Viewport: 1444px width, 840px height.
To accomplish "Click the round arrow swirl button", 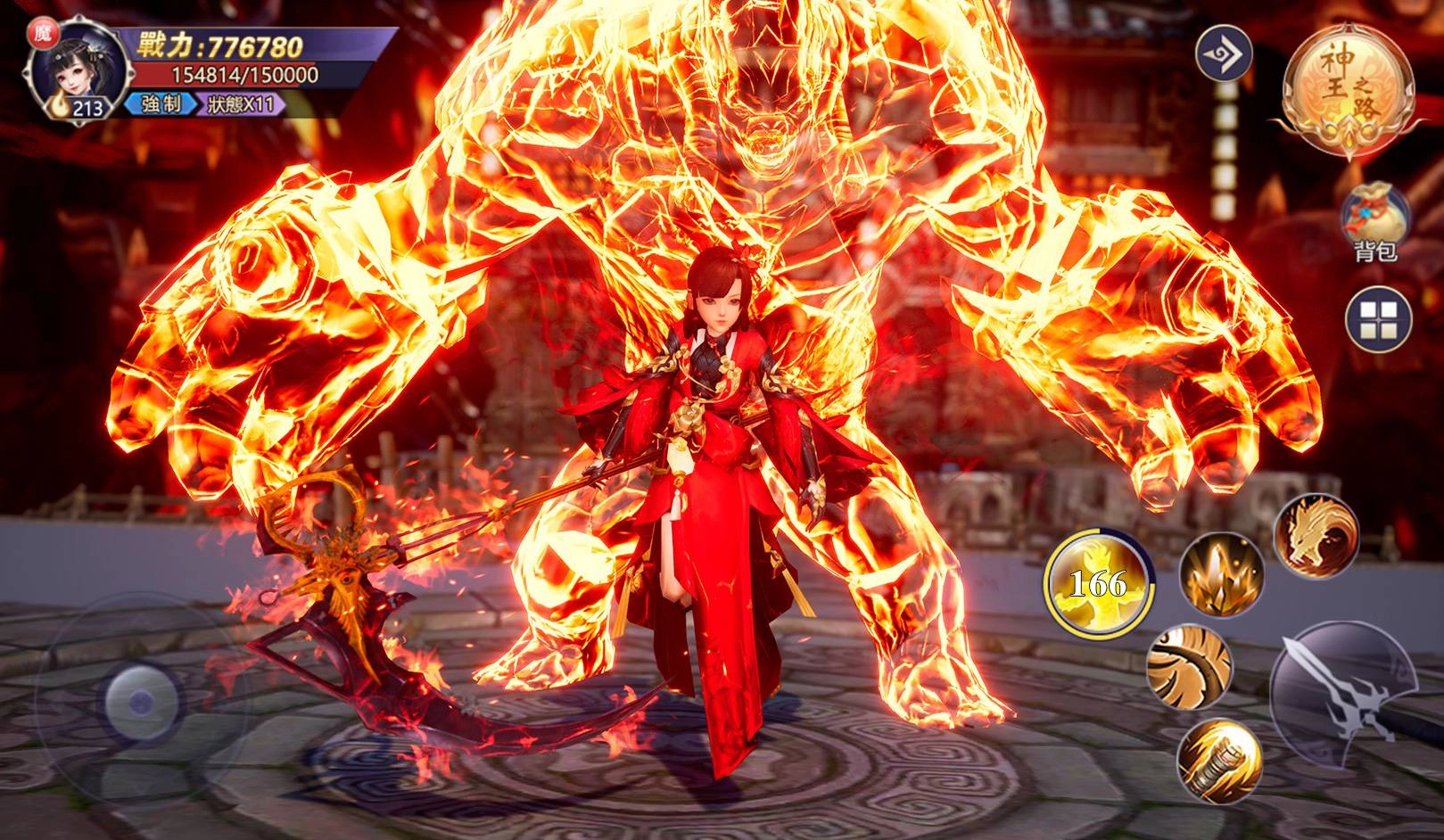I will pos(1223,53).
